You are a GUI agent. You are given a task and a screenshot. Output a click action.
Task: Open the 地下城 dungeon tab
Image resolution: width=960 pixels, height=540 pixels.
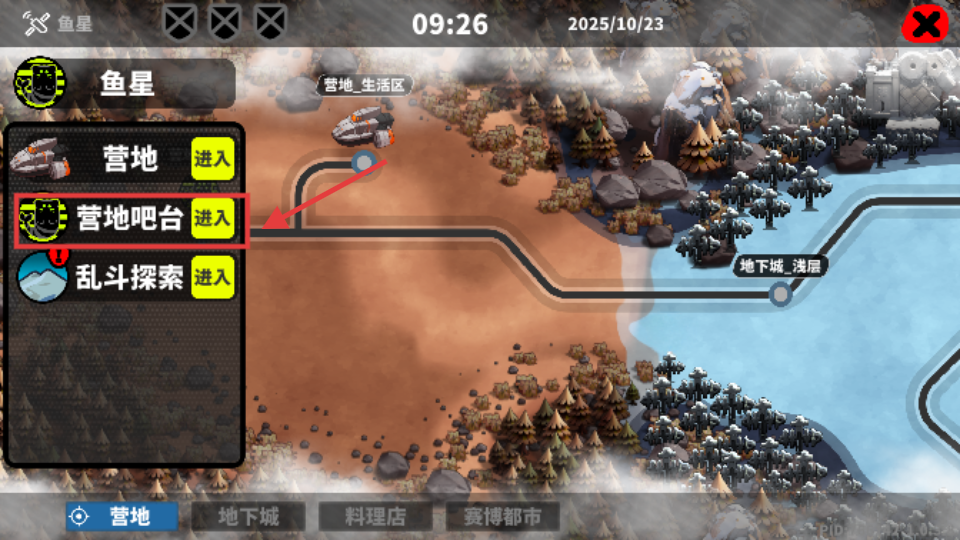(248, 516)
